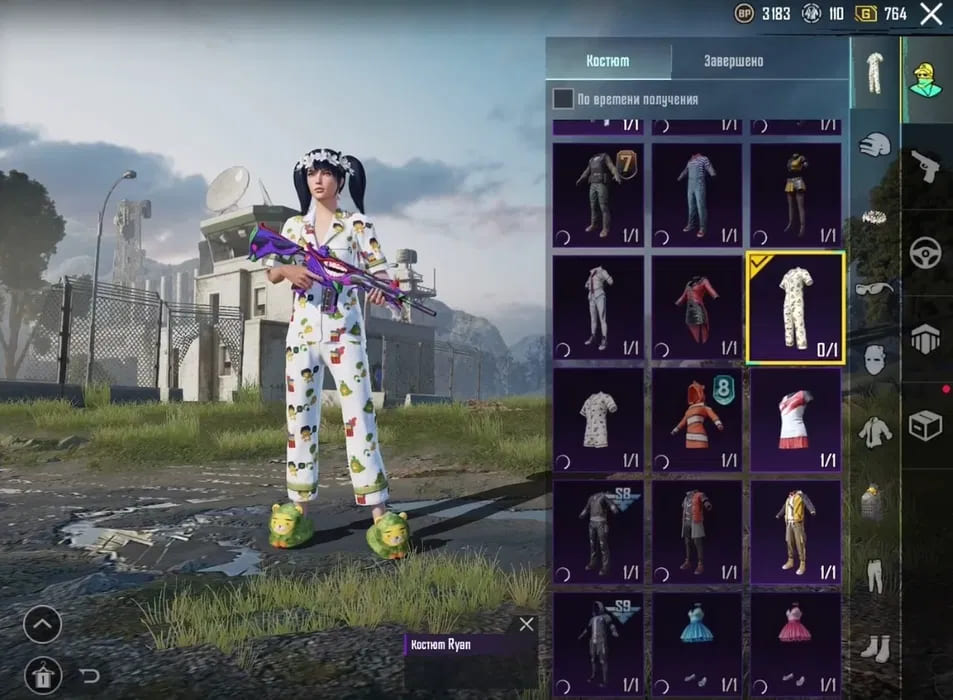Pick the striped shirt with overalls costume
This screenshot has width=953, height=700.
697,195
